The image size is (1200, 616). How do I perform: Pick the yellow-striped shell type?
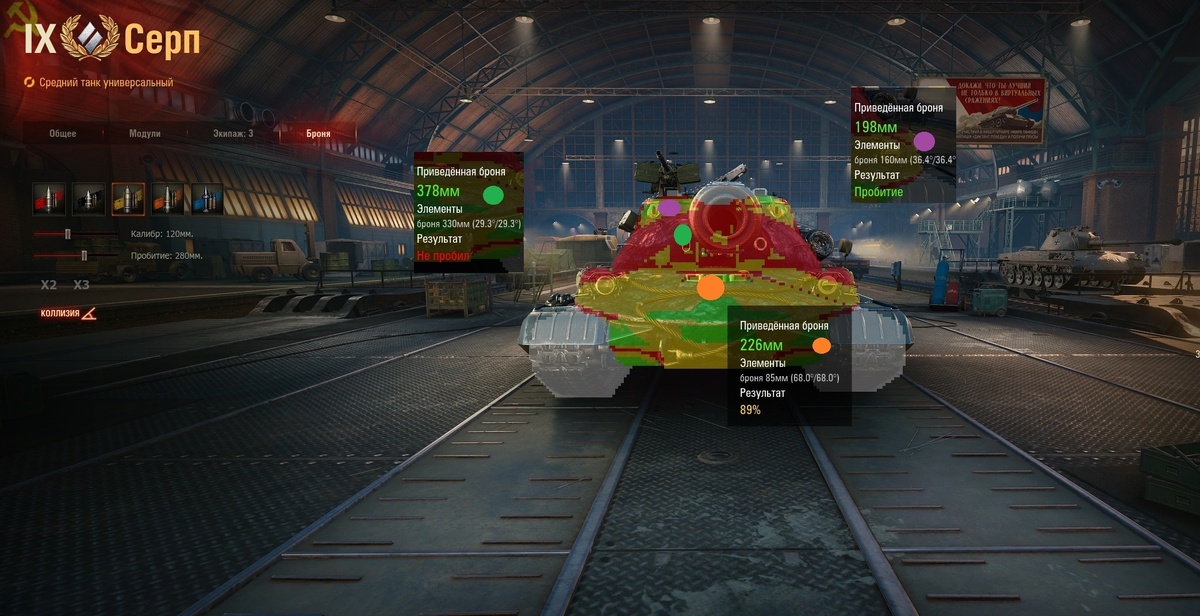click(128, 199)
